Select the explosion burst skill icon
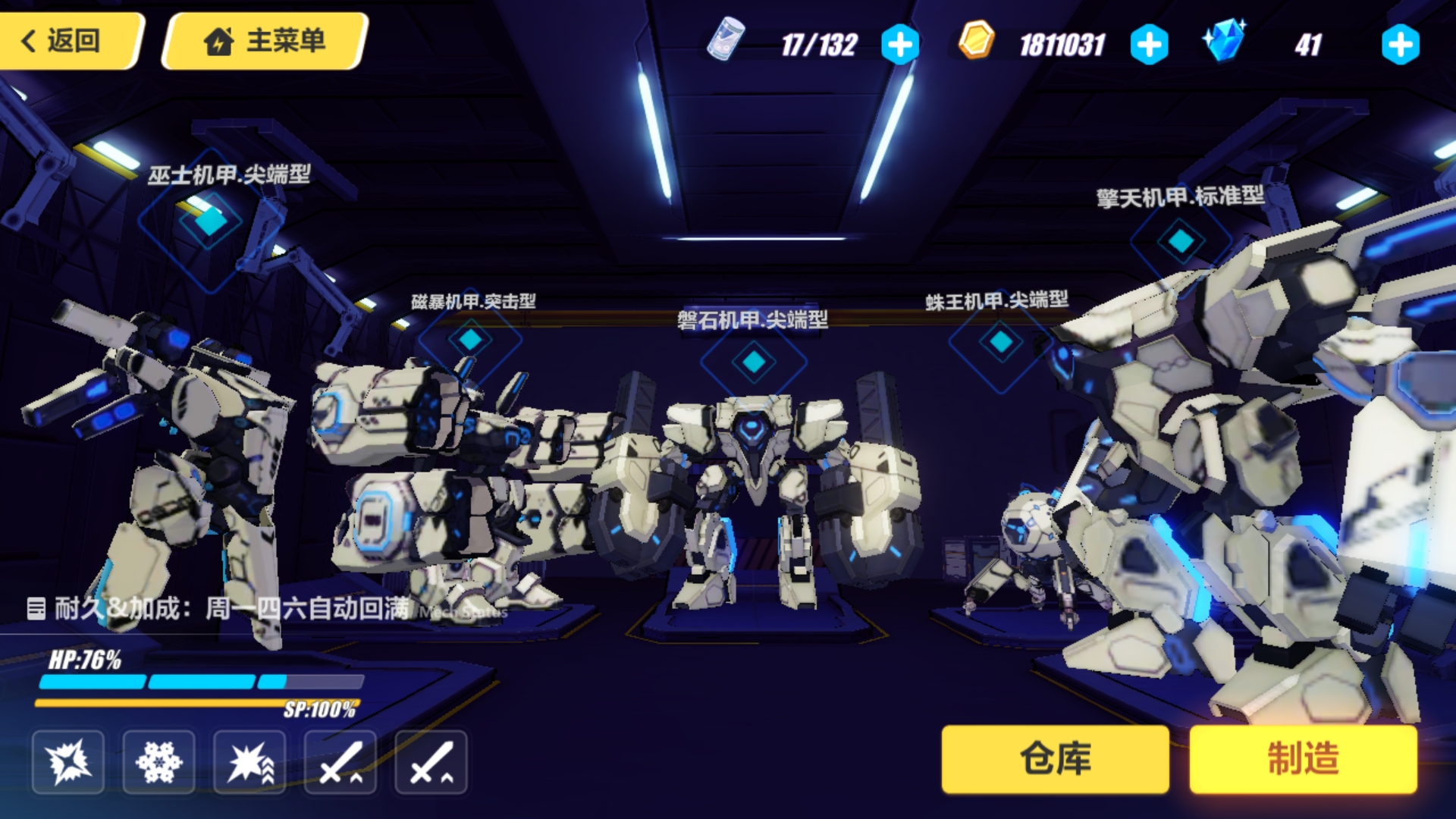 67,762
